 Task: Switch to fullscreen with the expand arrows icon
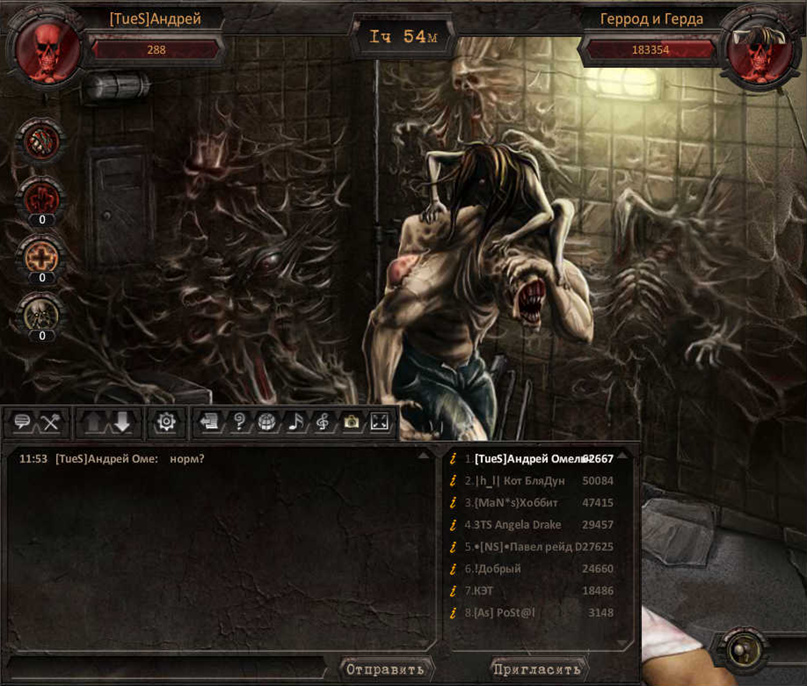click(x=379, y=423)
